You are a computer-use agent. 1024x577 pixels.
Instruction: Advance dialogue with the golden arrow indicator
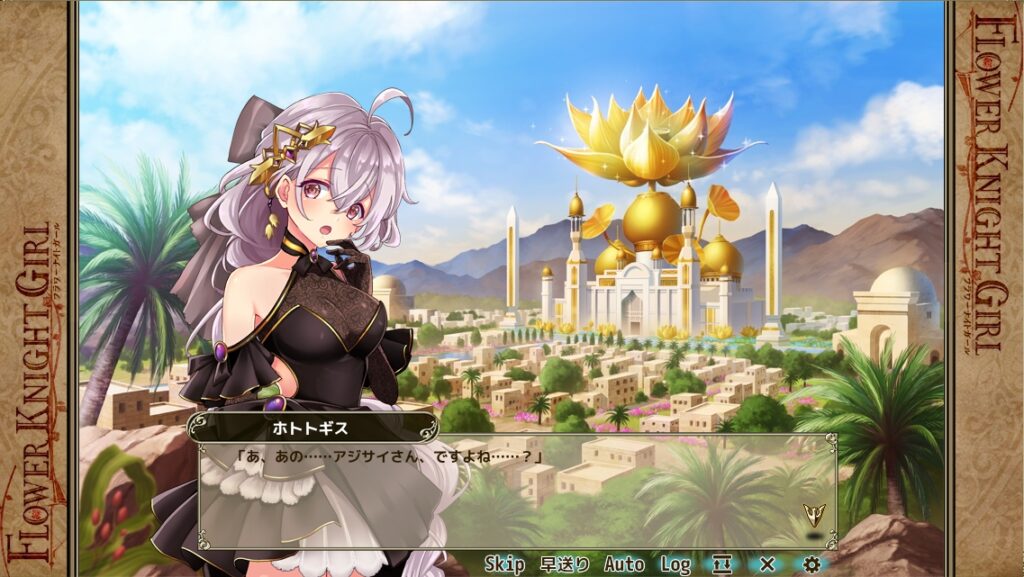(x=813, y=516)
